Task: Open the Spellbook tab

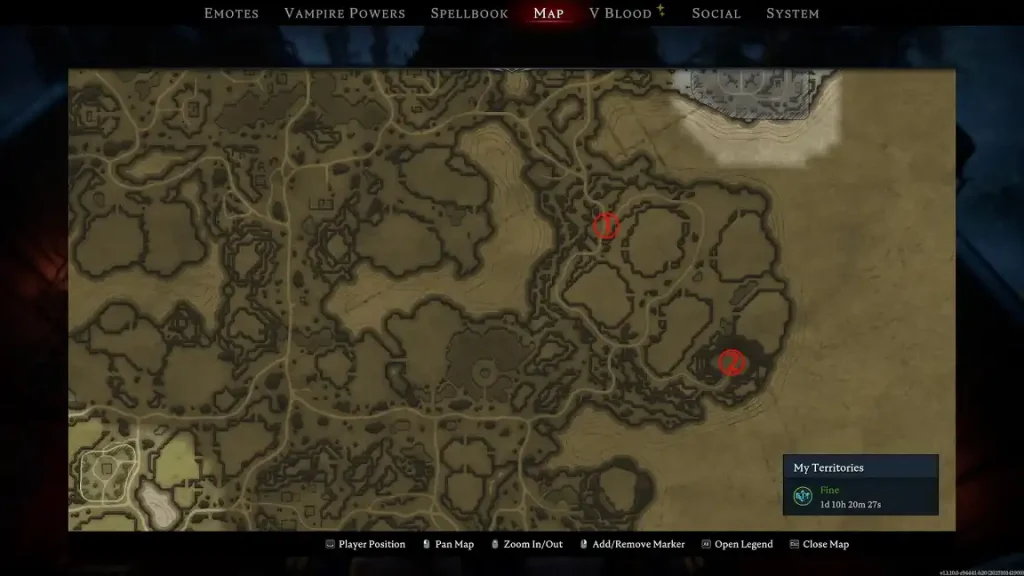Action: 469,13
